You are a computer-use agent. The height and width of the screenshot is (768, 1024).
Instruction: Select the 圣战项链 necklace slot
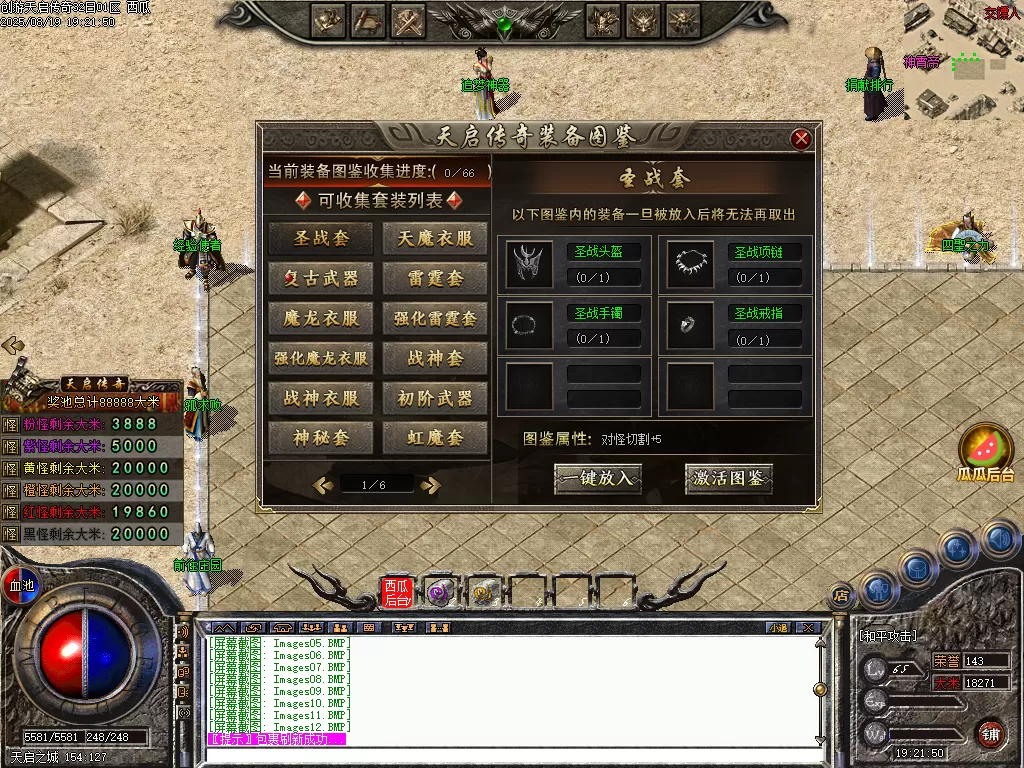tap(691, 263)
